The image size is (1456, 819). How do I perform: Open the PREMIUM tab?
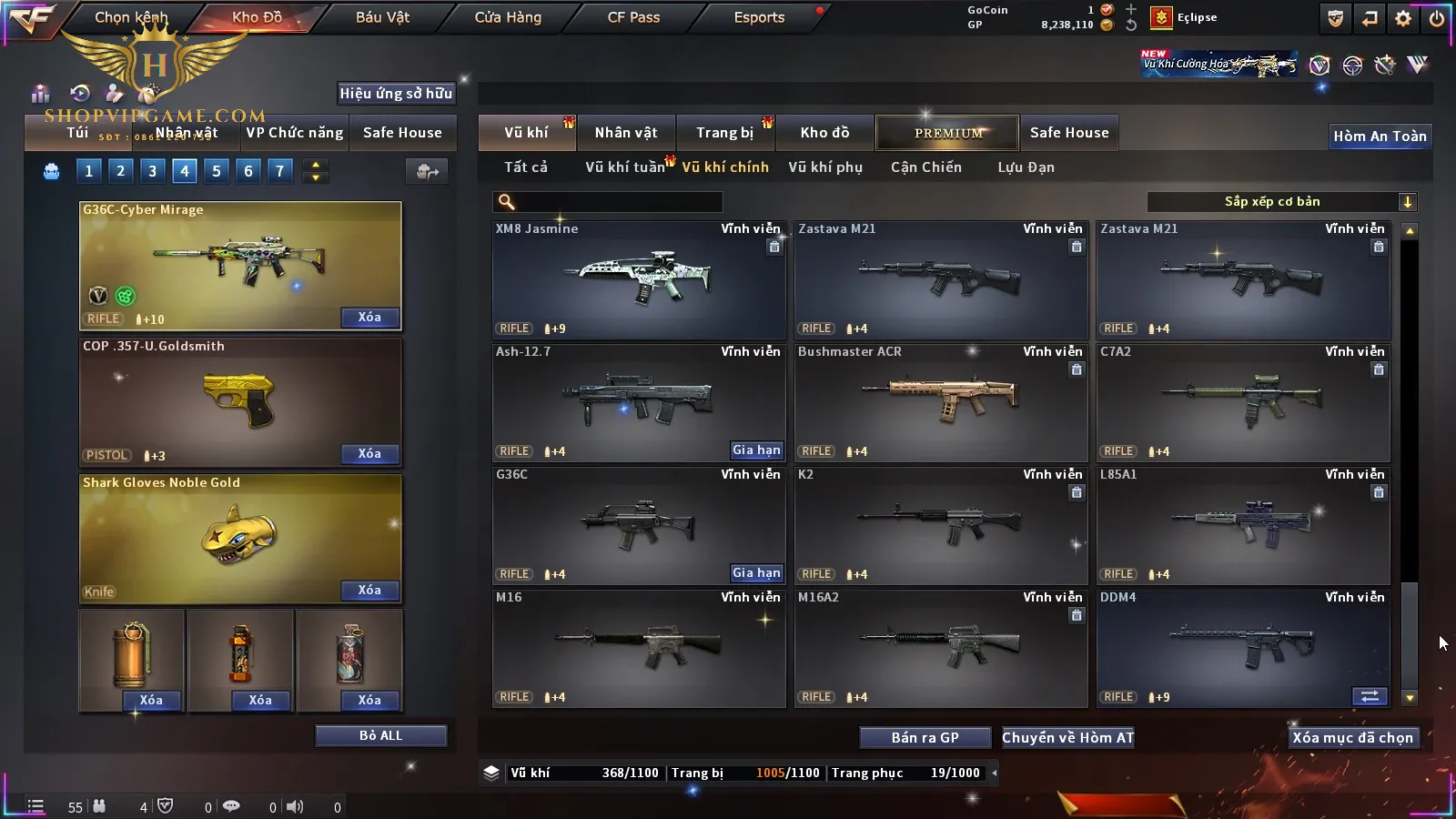(947, 133)
